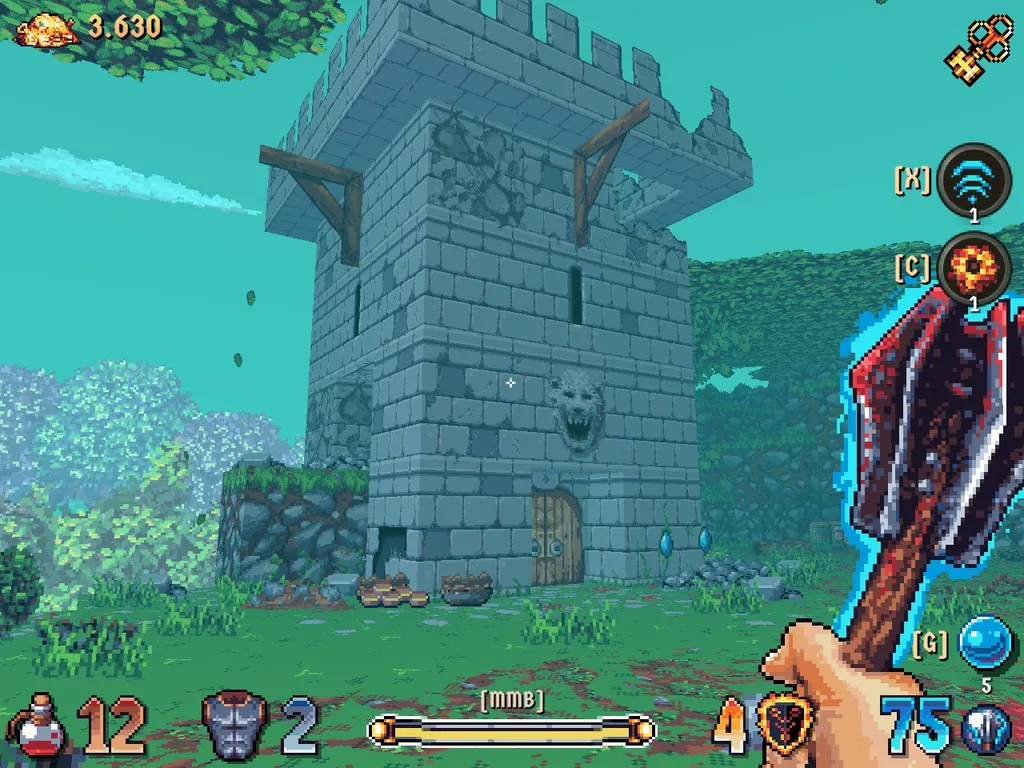This screenshot has width=1024, height=768.
Task: Click the red shield emblem icon
Action: click(785, 725)
